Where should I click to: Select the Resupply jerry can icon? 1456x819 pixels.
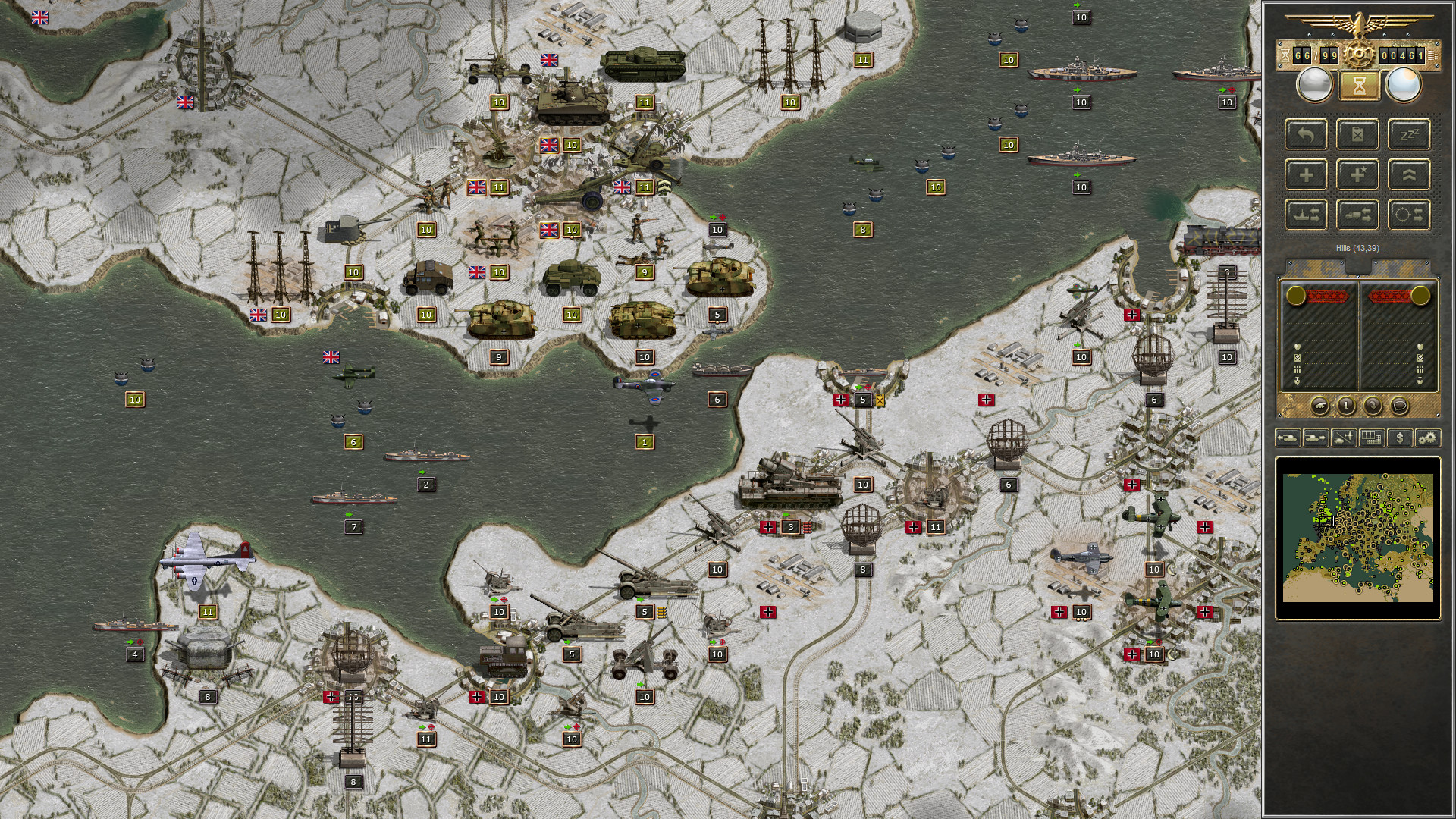point(1357,136)
